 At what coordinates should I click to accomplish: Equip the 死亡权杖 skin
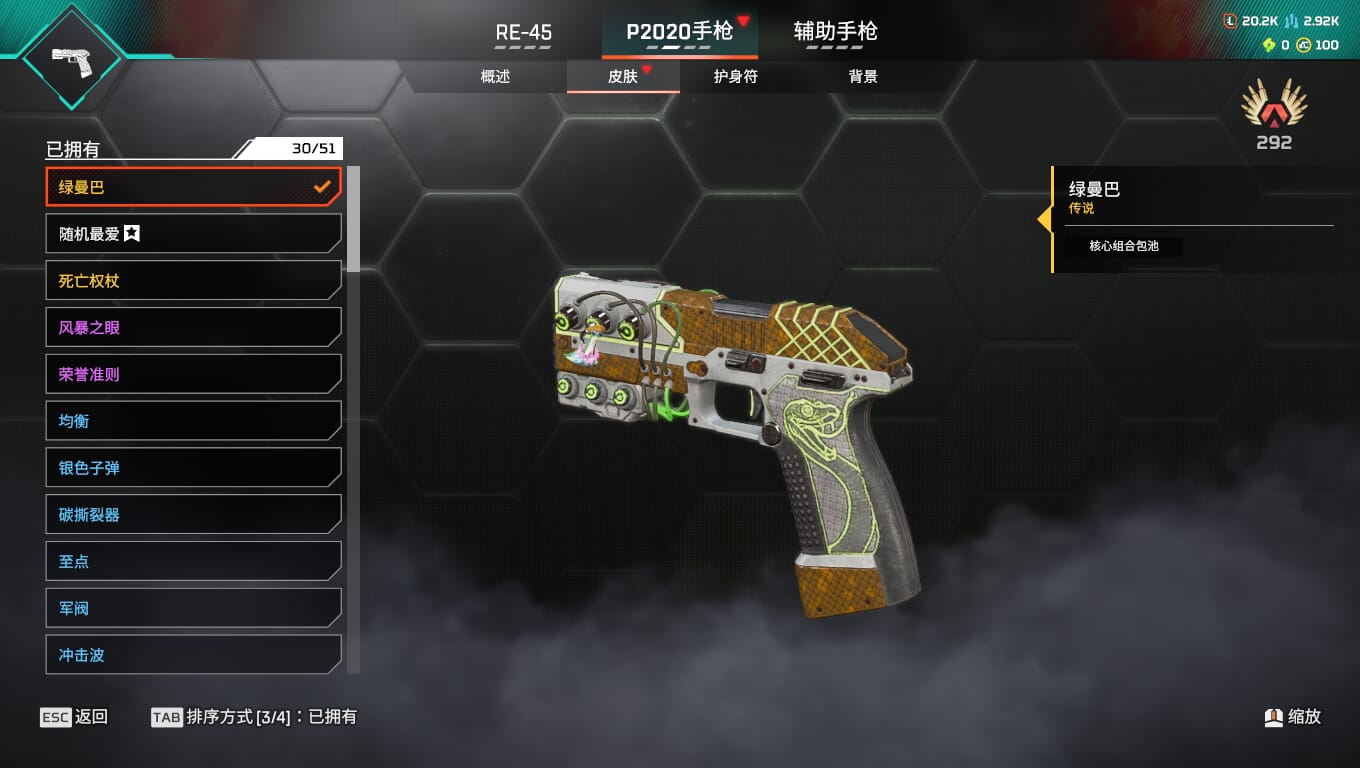[193, 281]
